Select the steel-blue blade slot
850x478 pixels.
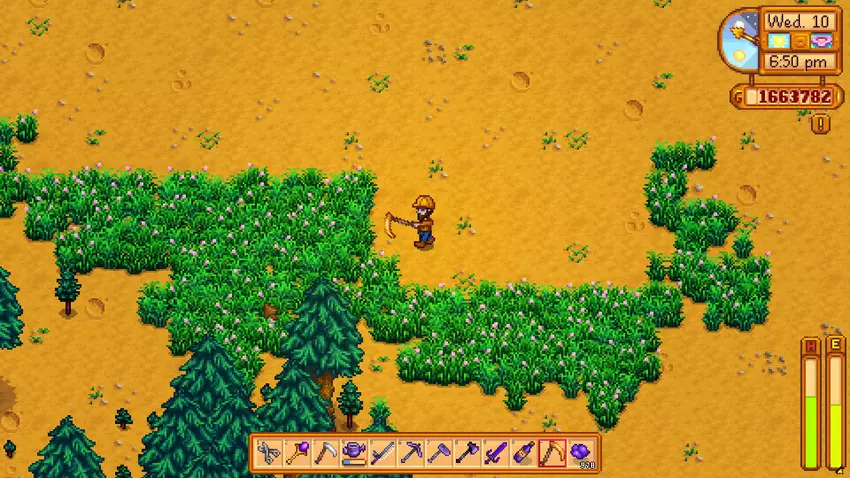click(x=382, y=453)
